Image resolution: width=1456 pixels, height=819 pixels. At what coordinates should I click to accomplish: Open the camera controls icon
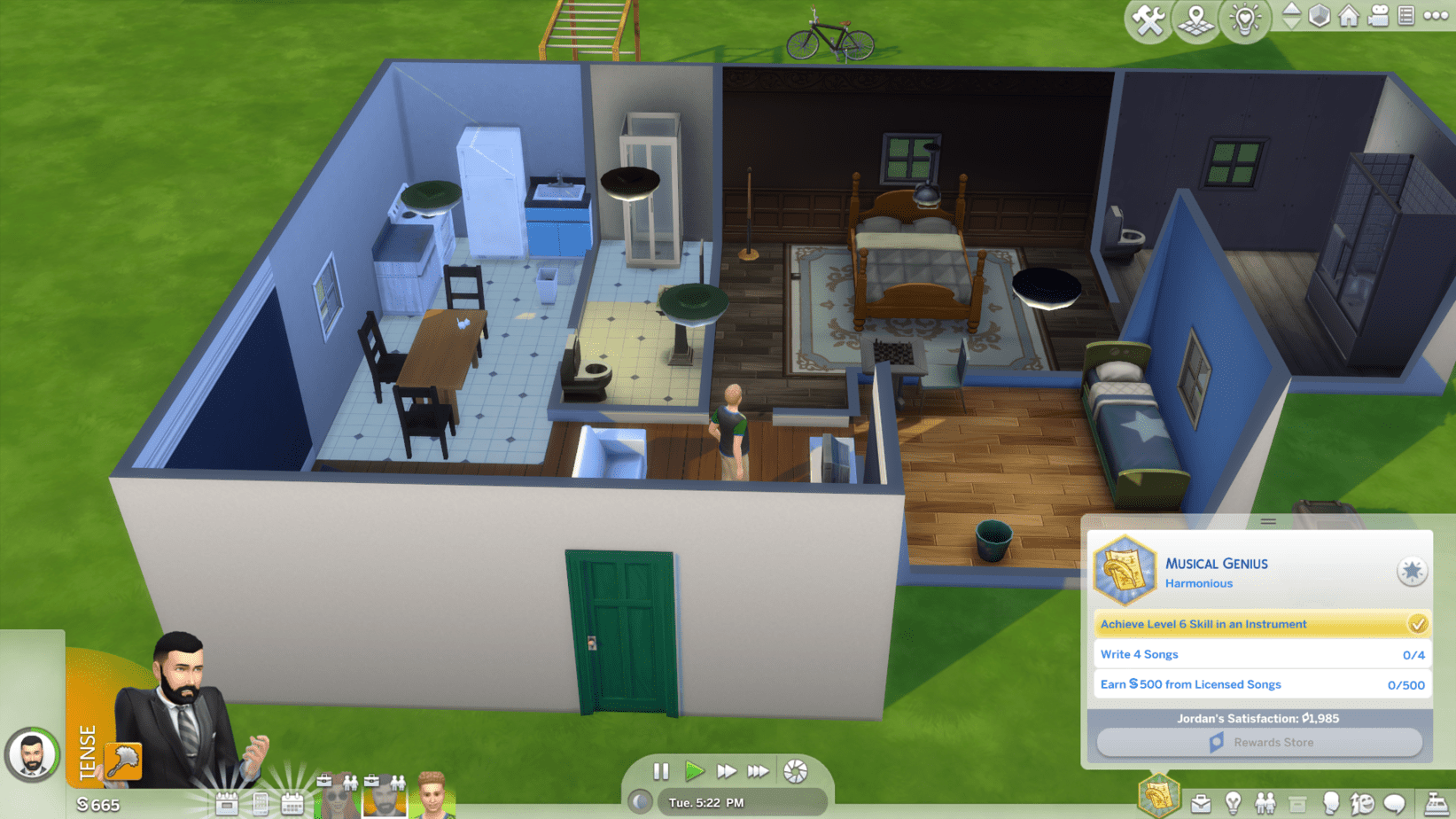pyautogui.click(x=1378, y=16)
